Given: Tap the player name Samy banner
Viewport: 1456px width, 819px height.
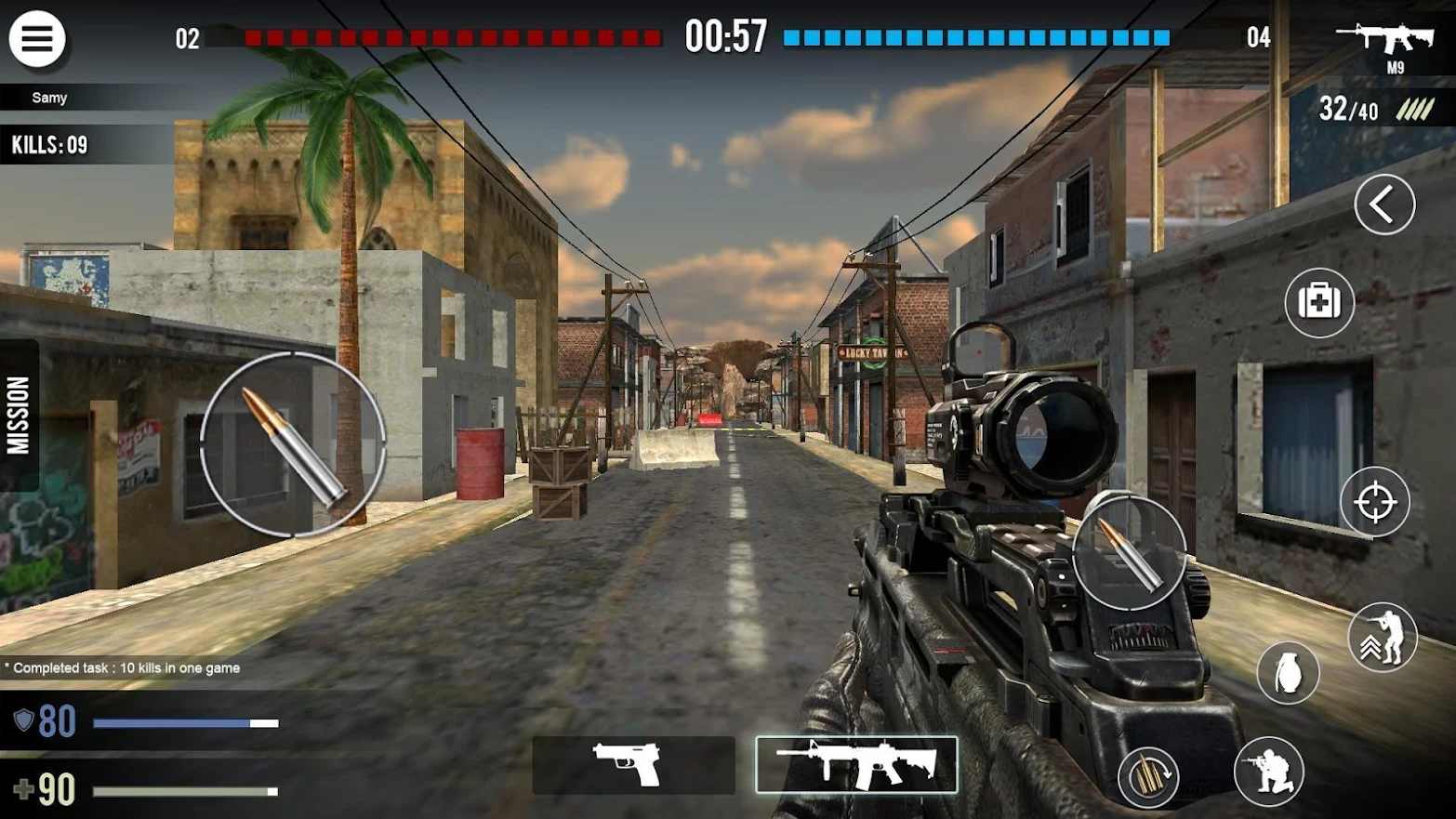Looking at the screenshot, I should coord(50,98).
